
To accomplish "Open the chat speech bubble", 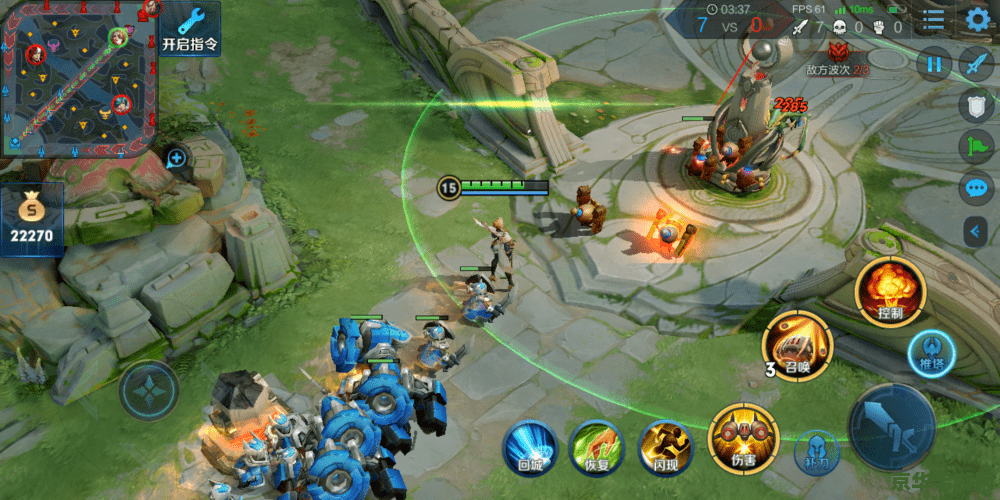I will tap(975, 188).
